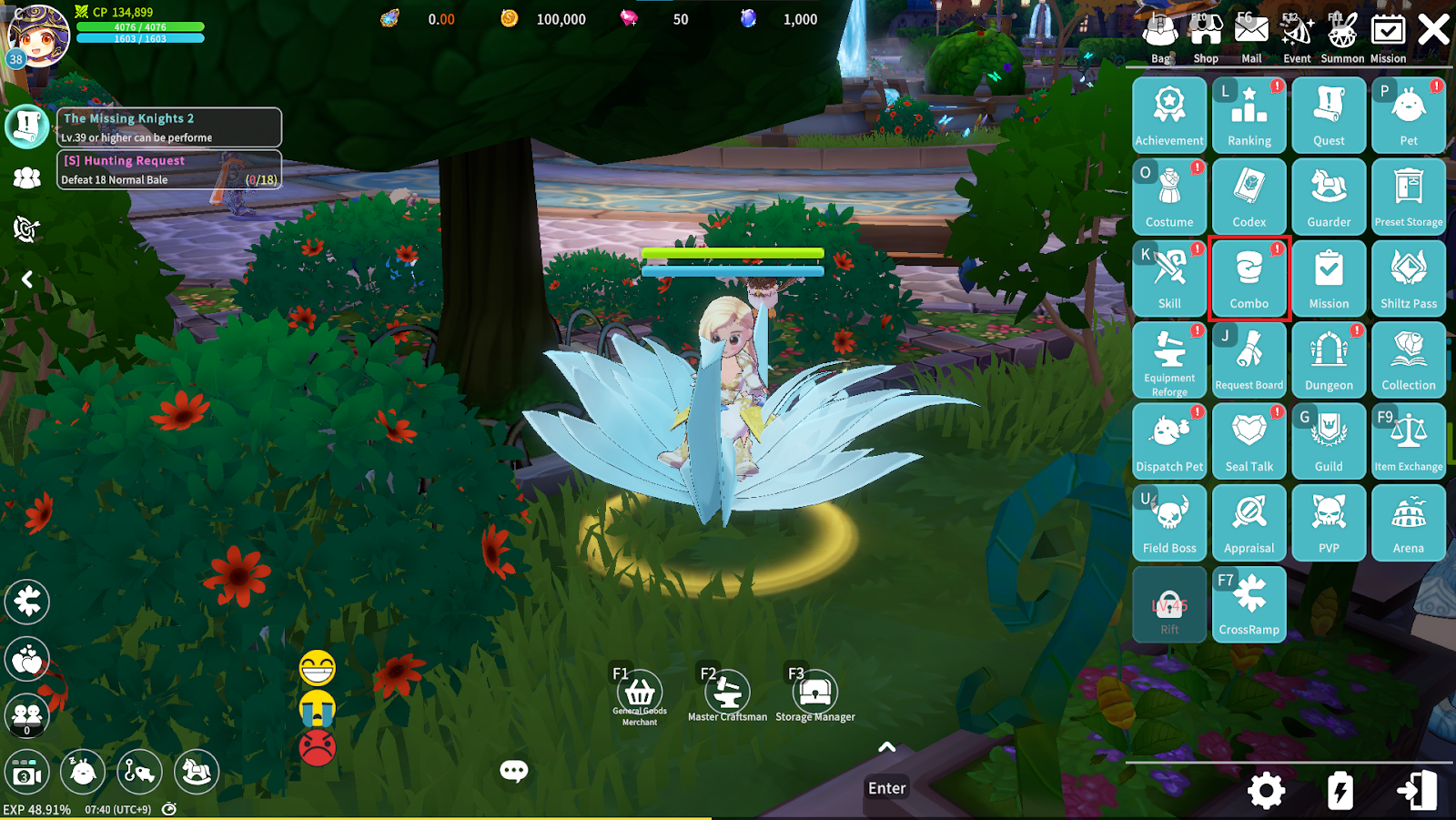1456x820 pixels.
Task: Select the Combo menu tile
Action: (x=1249, y=278)
